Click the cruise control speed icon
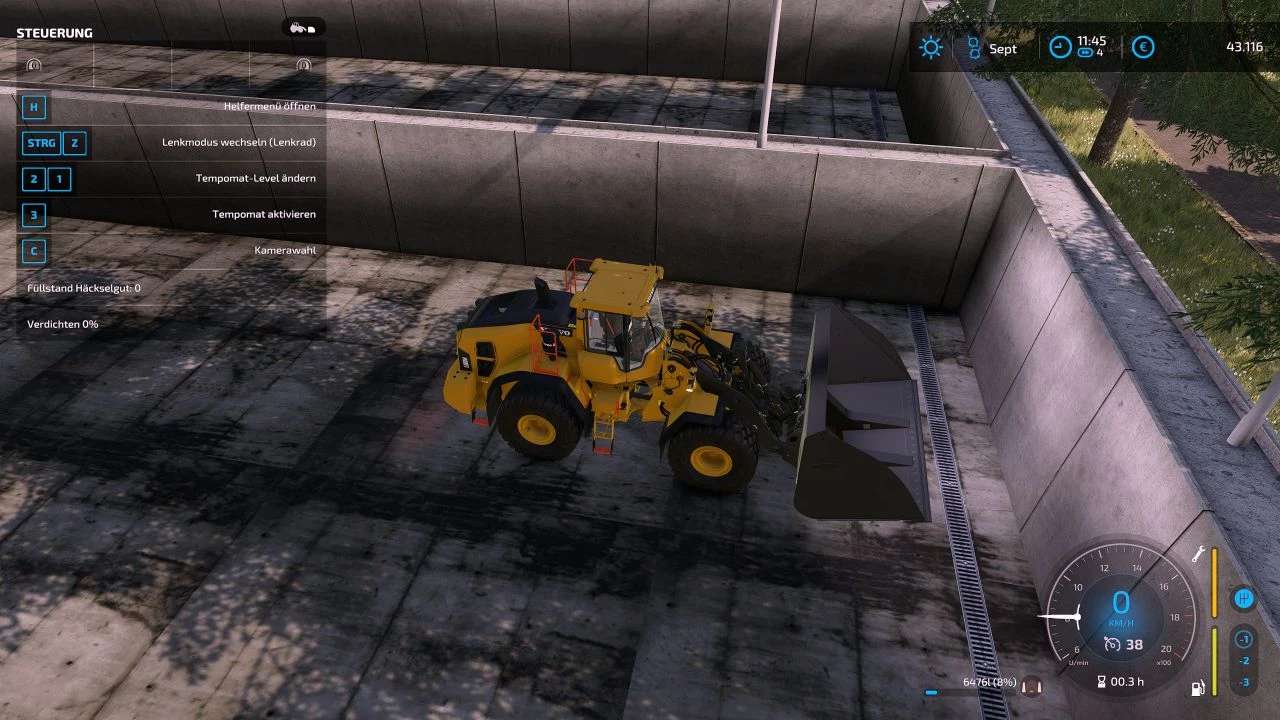 1111,645
